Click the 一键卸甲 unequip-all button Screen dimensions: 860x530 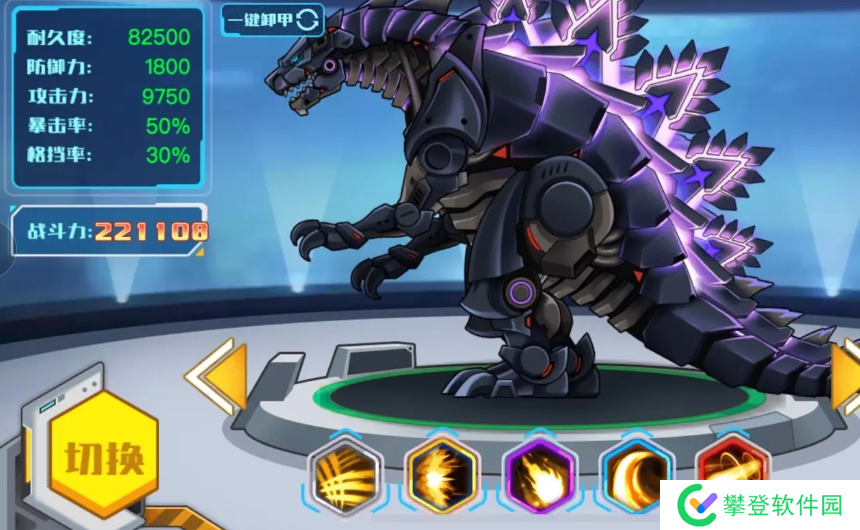point(272,19)
